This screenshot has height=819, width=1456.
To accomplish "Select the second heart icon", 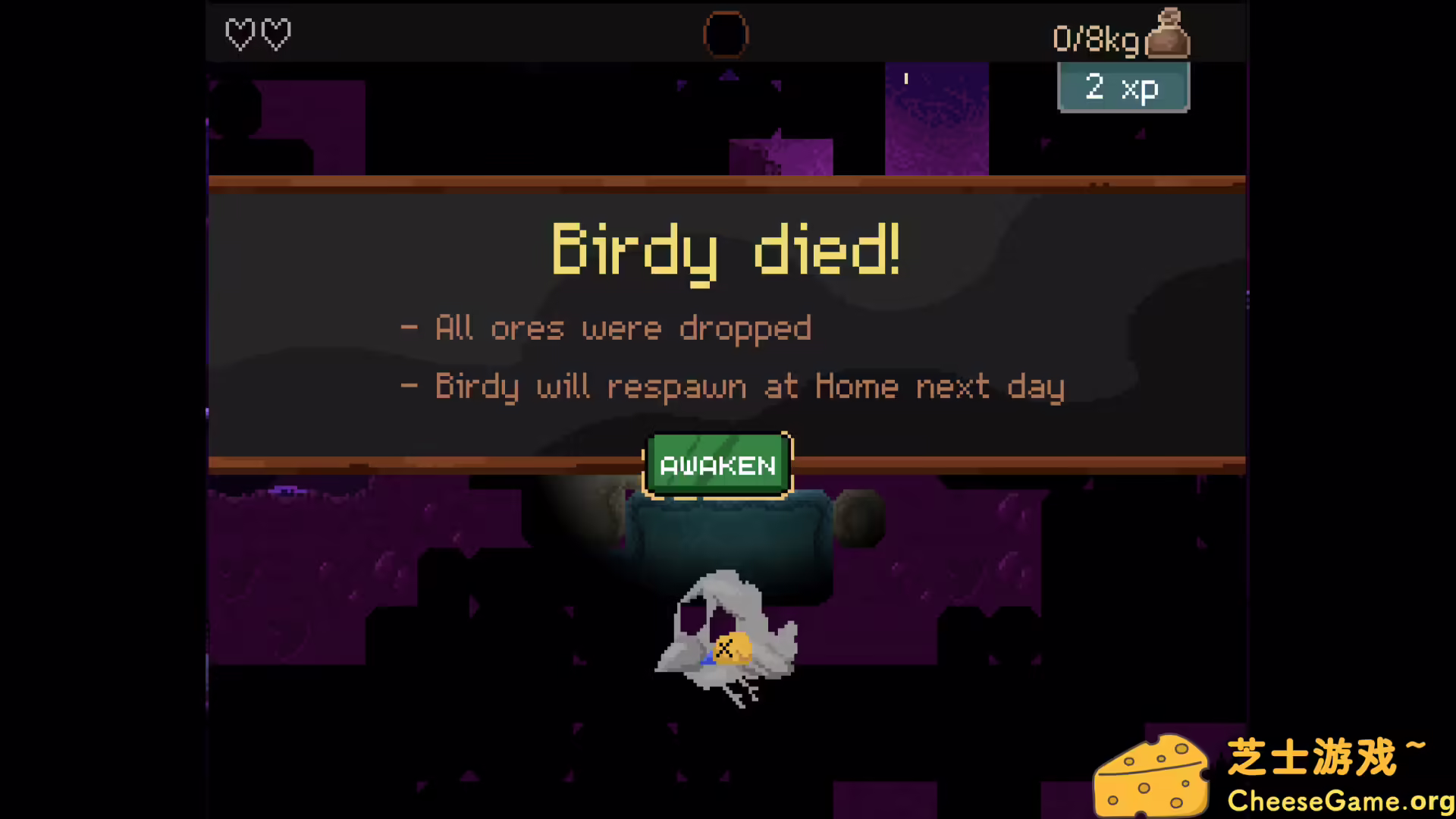I will pos(278,34).
